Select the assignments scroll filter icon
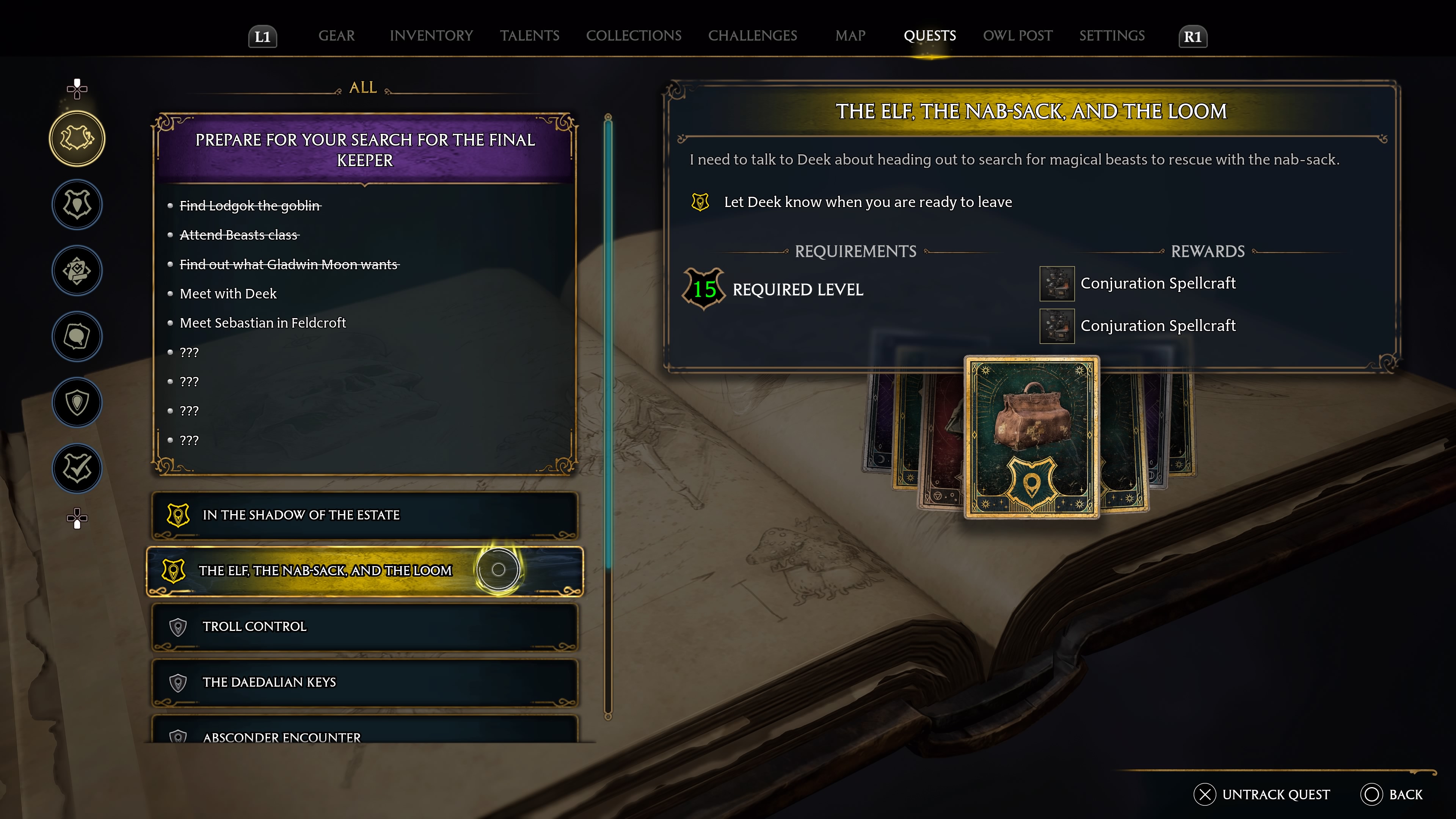The width and height of the screenshot is (1456, 819). click(x=77, y=271)
